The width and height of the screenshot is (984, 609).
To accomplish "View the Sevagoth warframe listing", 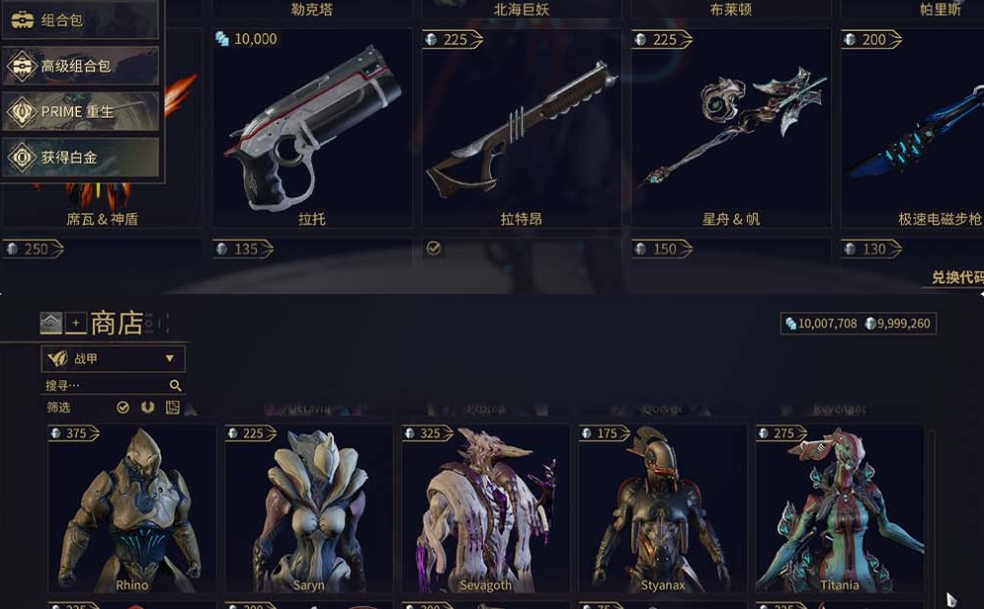I will coord(486,510).
